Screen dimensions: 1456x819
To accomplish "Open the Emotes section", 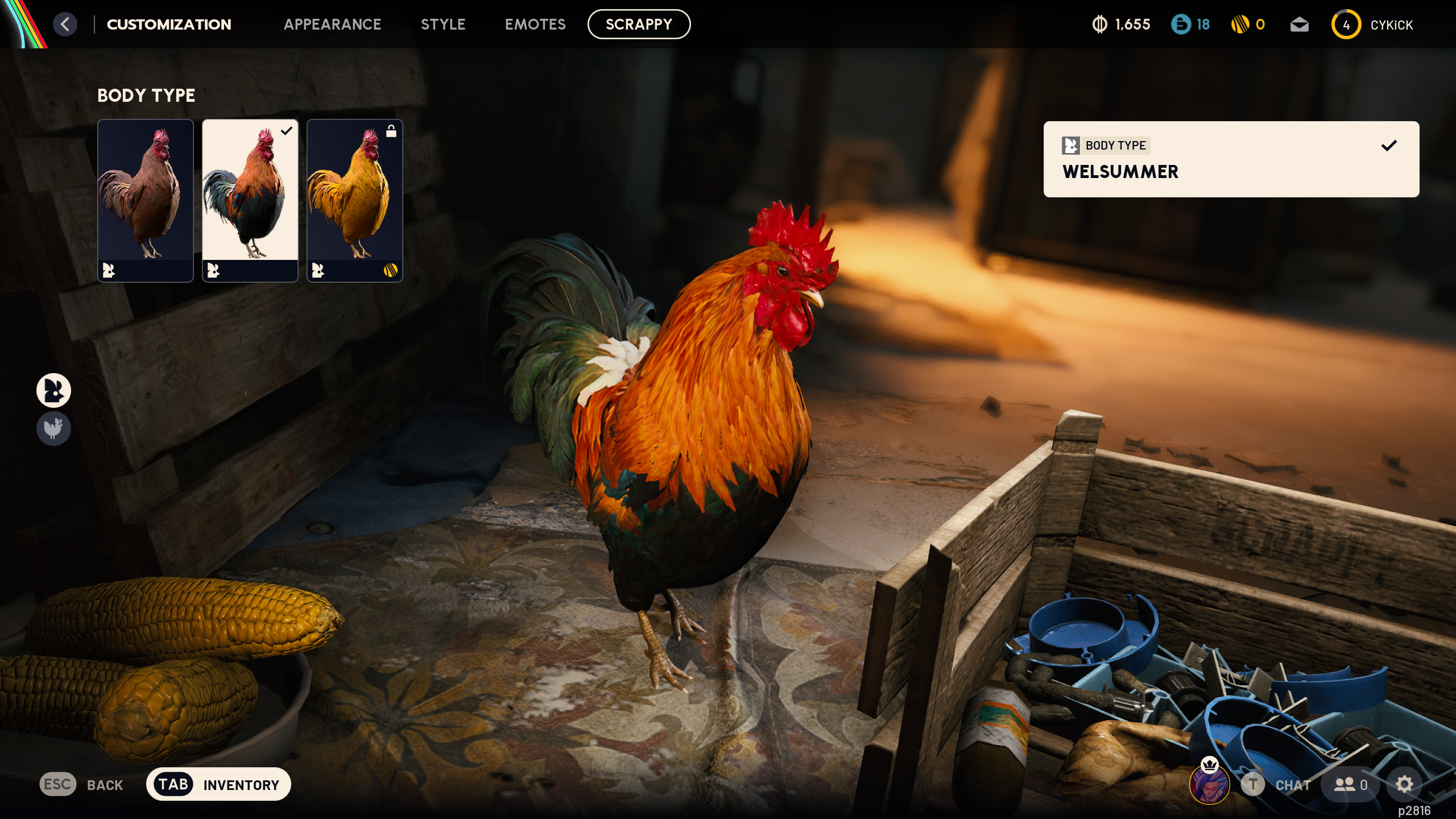I will (x=535, y=24).
